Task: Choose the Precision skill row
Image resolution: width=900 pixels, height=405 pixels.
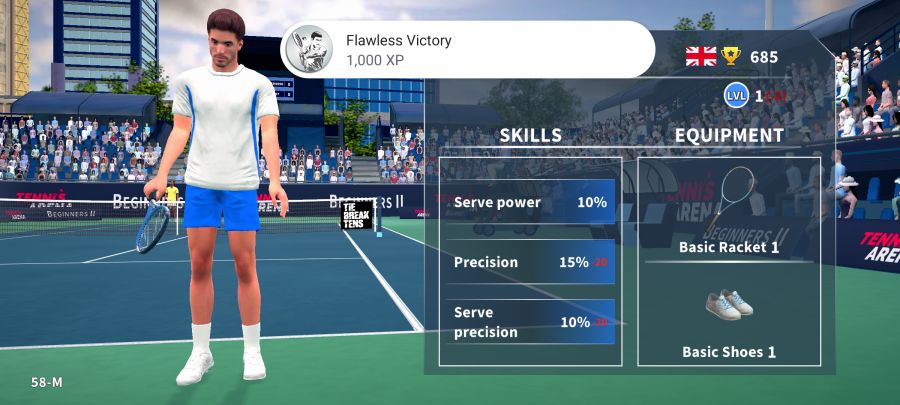Action: point(530,262)
